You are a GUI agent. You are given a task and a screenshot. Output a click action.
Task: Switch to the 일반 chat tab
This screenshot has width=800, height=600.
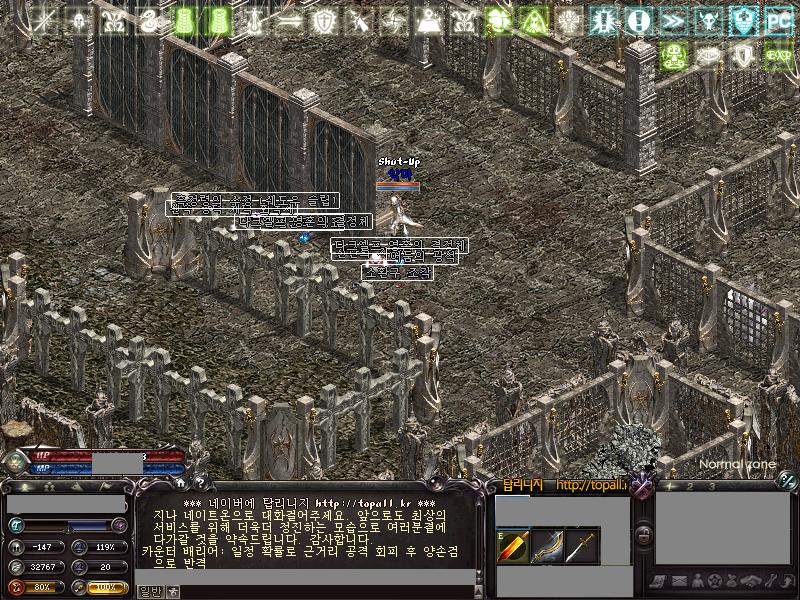pos(150,591)
